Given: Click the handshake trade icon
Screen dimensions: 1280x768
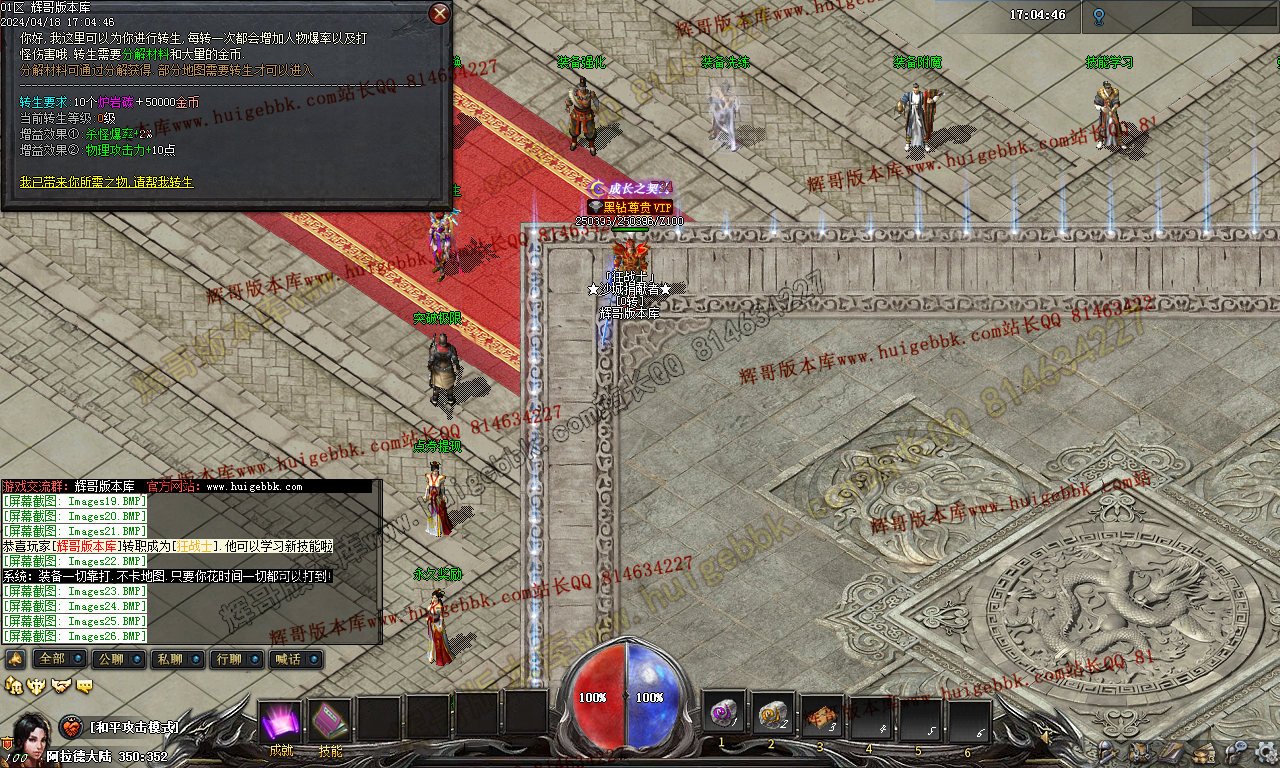Looking at the screenshot, I should 60,685.
